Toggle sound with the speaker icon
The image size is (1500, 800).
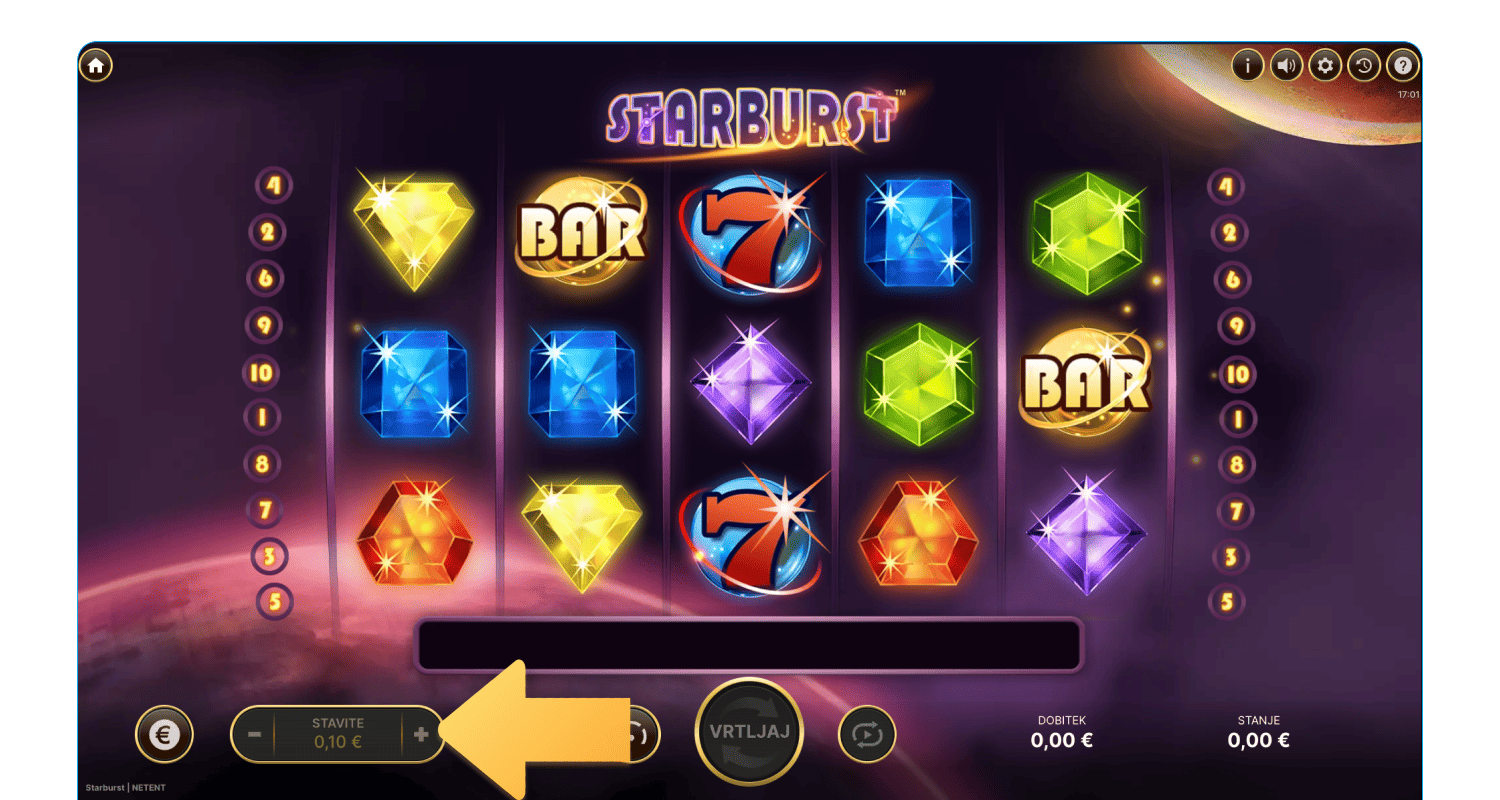[x=1286, y=66]
